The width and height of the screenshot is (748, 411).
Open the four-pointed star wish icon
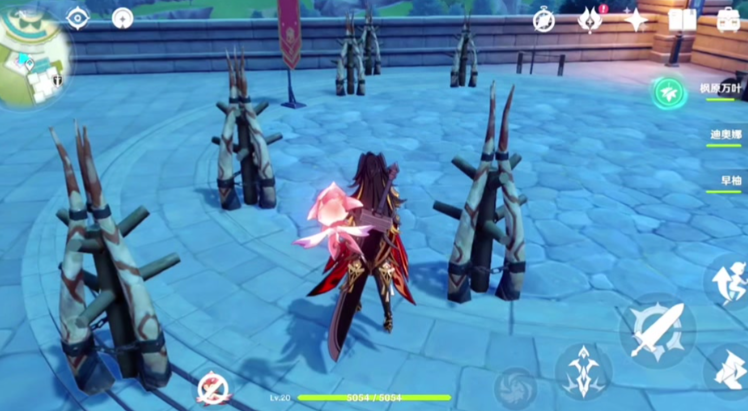(x=635, y=20)
